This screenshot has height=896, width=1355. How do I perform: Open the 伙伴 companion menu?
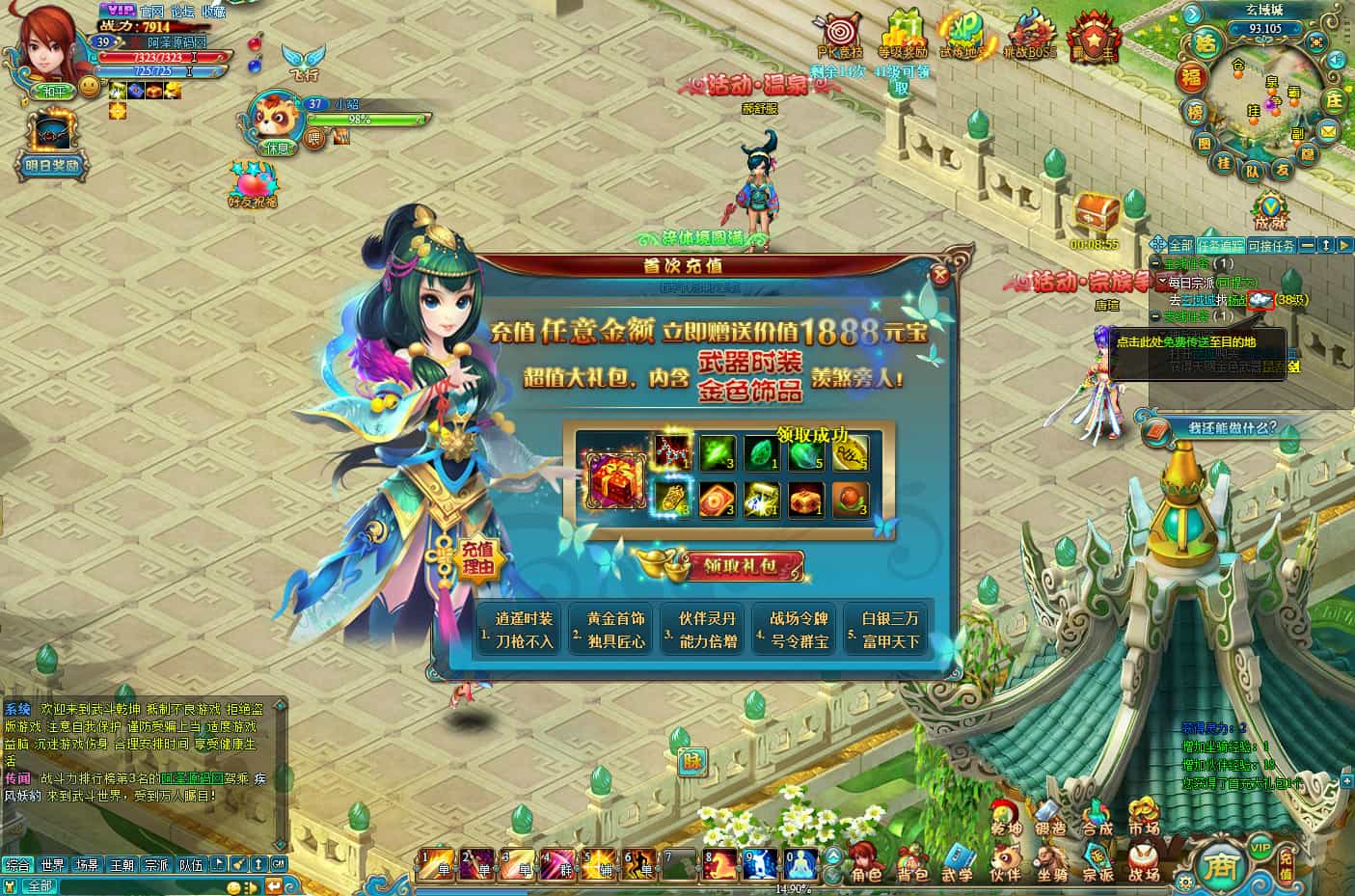[1005, 862]
